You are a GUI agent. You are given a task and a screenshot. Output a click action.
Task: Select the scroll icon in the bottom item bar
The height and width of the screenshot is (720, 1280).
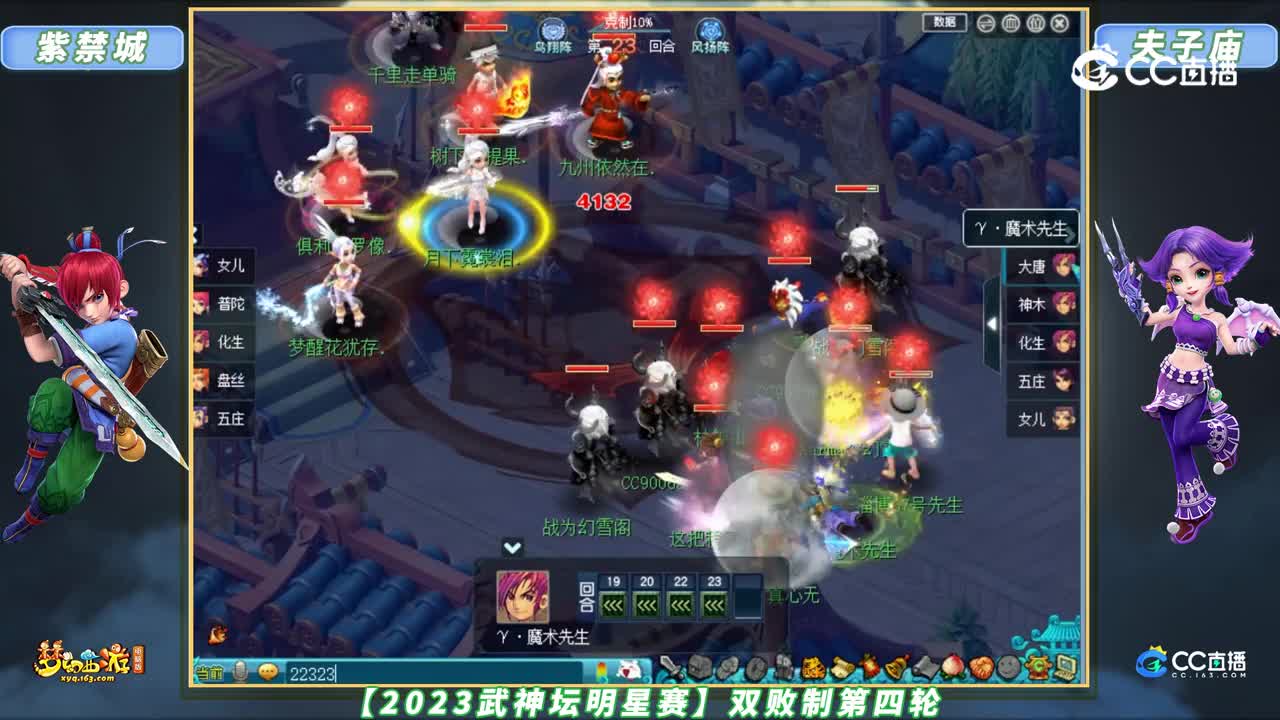tap(841, 666)
